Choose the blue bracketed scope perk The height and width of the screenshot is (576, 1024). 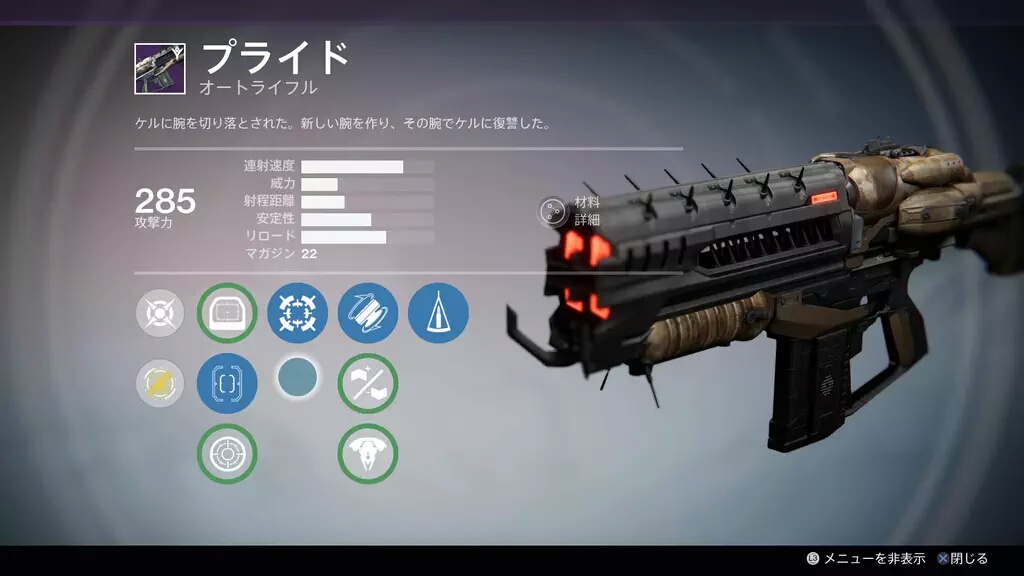(x=227, y=383)
